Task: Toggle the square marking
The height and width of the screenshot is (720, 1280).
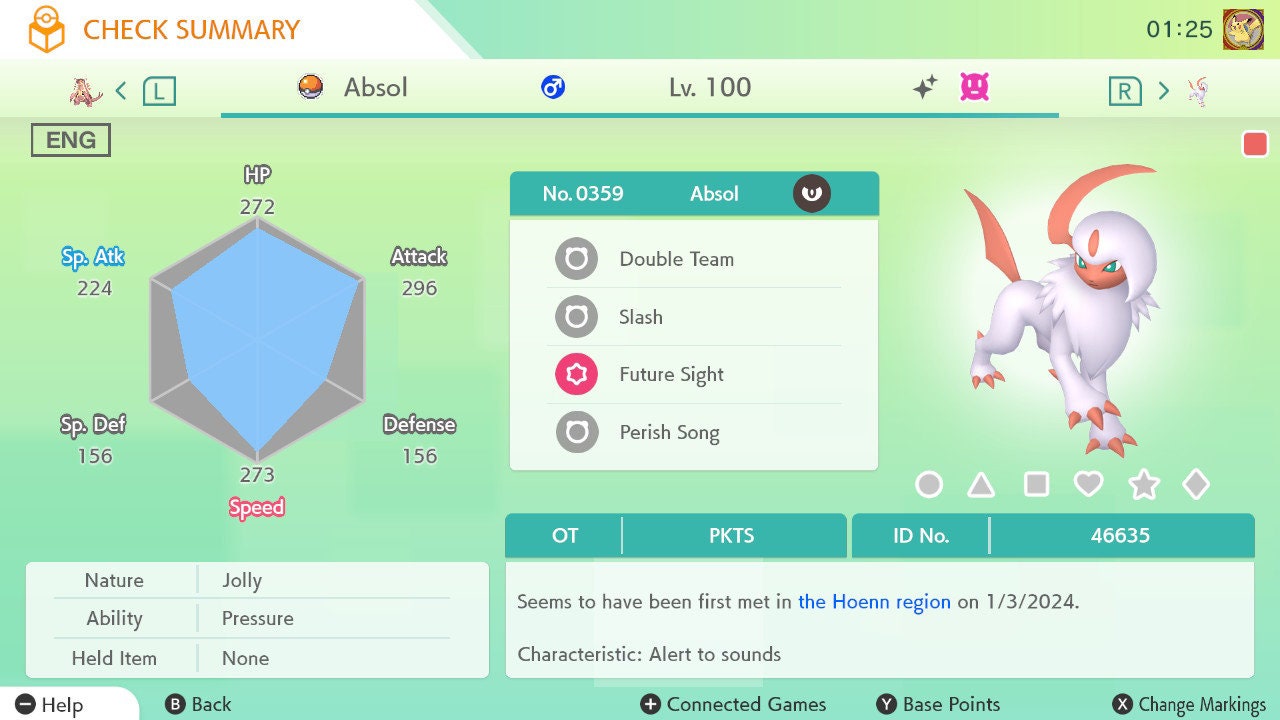Action: pos(1036,485)
